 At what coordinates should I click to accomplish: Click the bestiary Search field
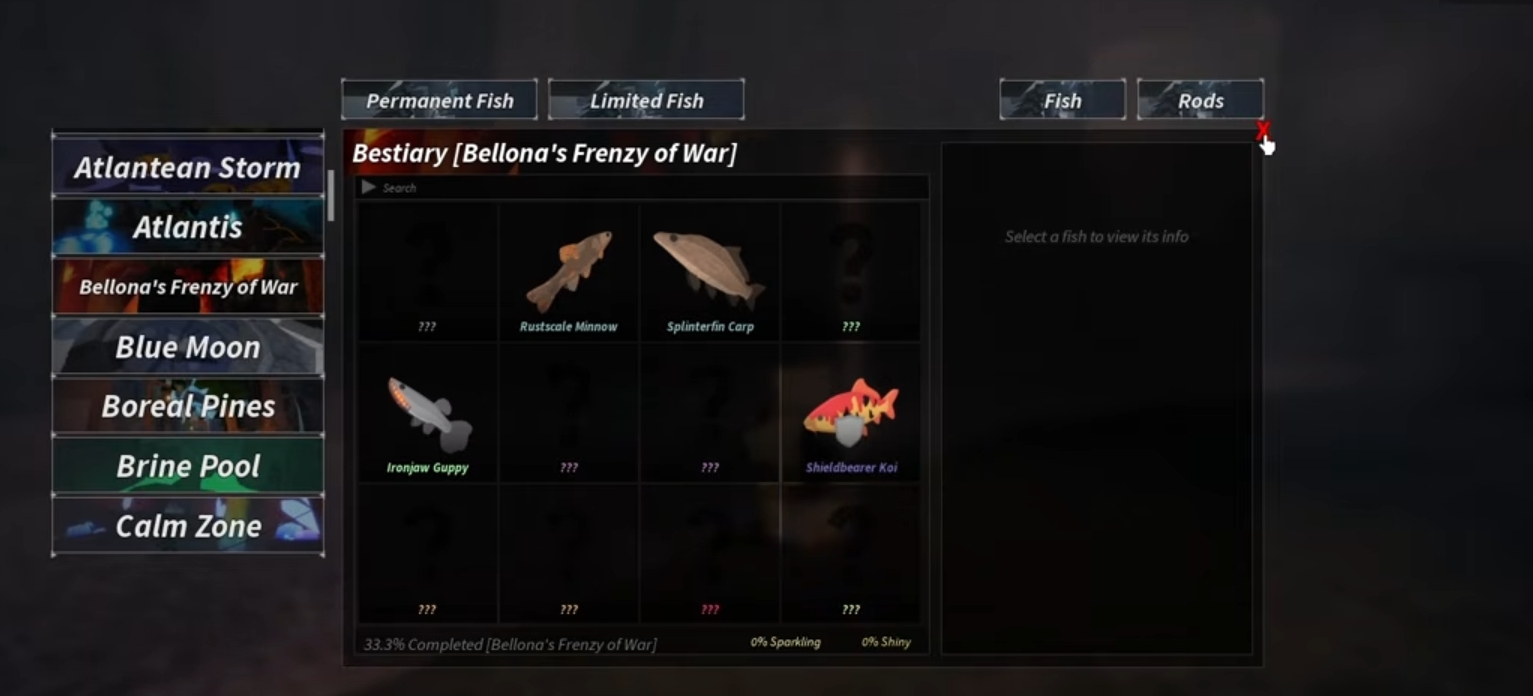[x=650, y=188]
